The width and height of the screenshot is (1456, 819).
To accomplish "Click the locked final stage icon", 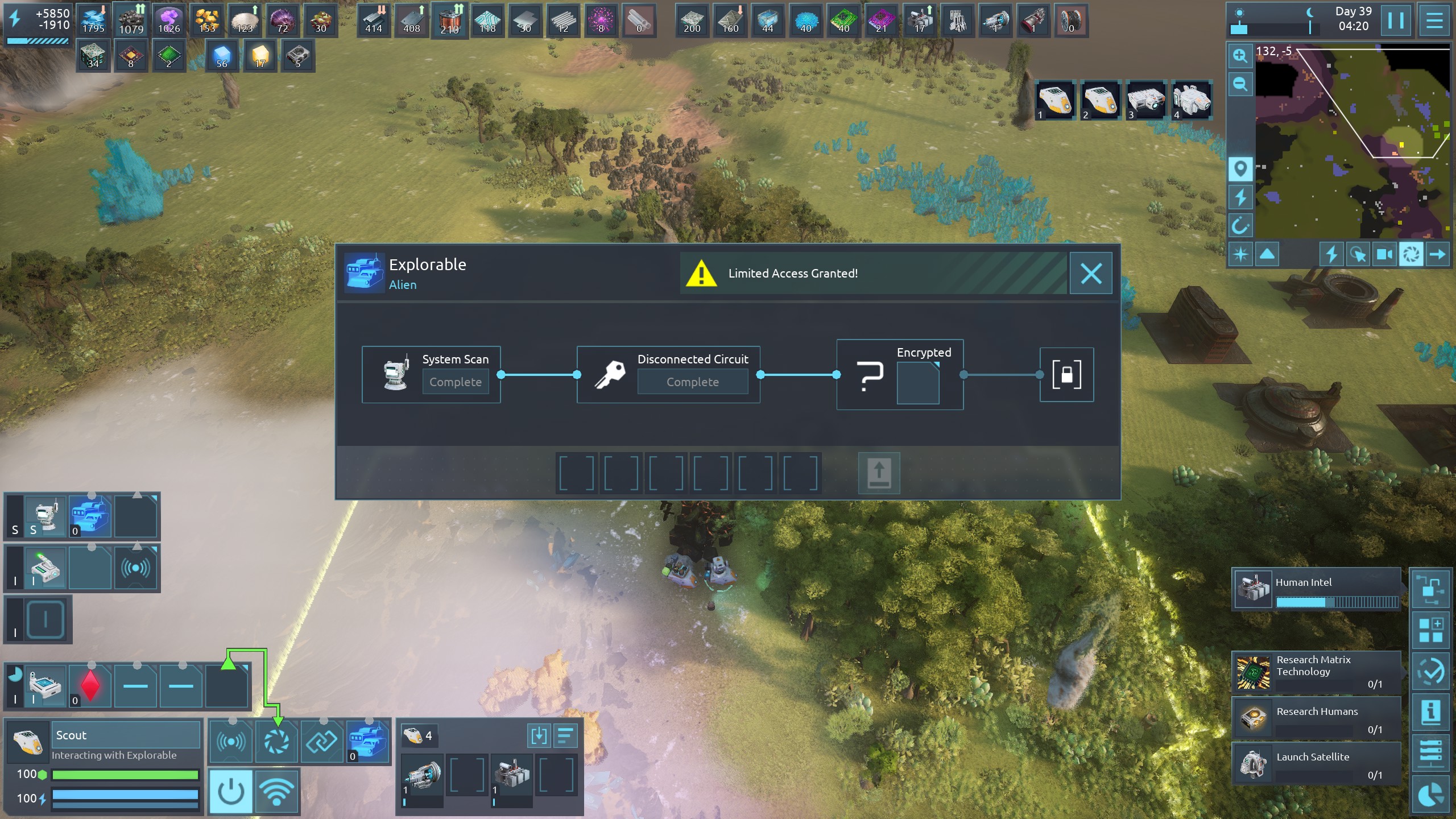I will [1066, 375].
